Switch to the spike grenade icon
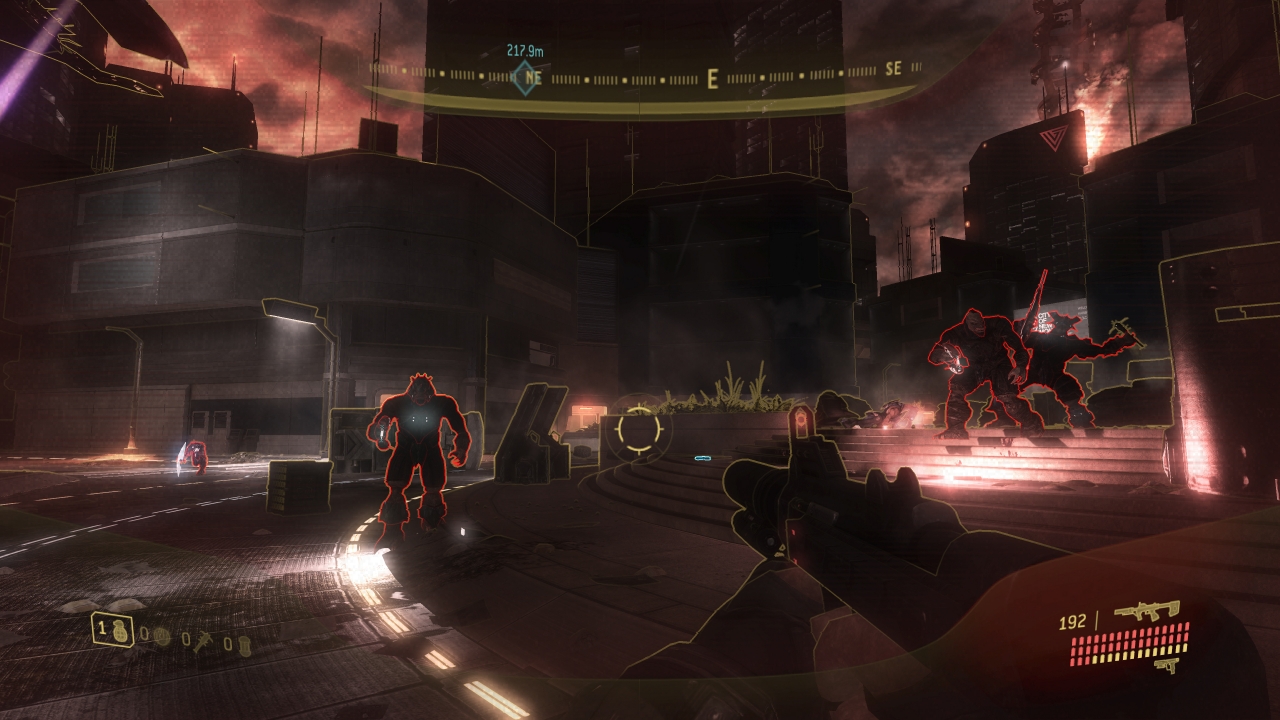The height and width of the screenshot is (720, 1280). (203, 643)
